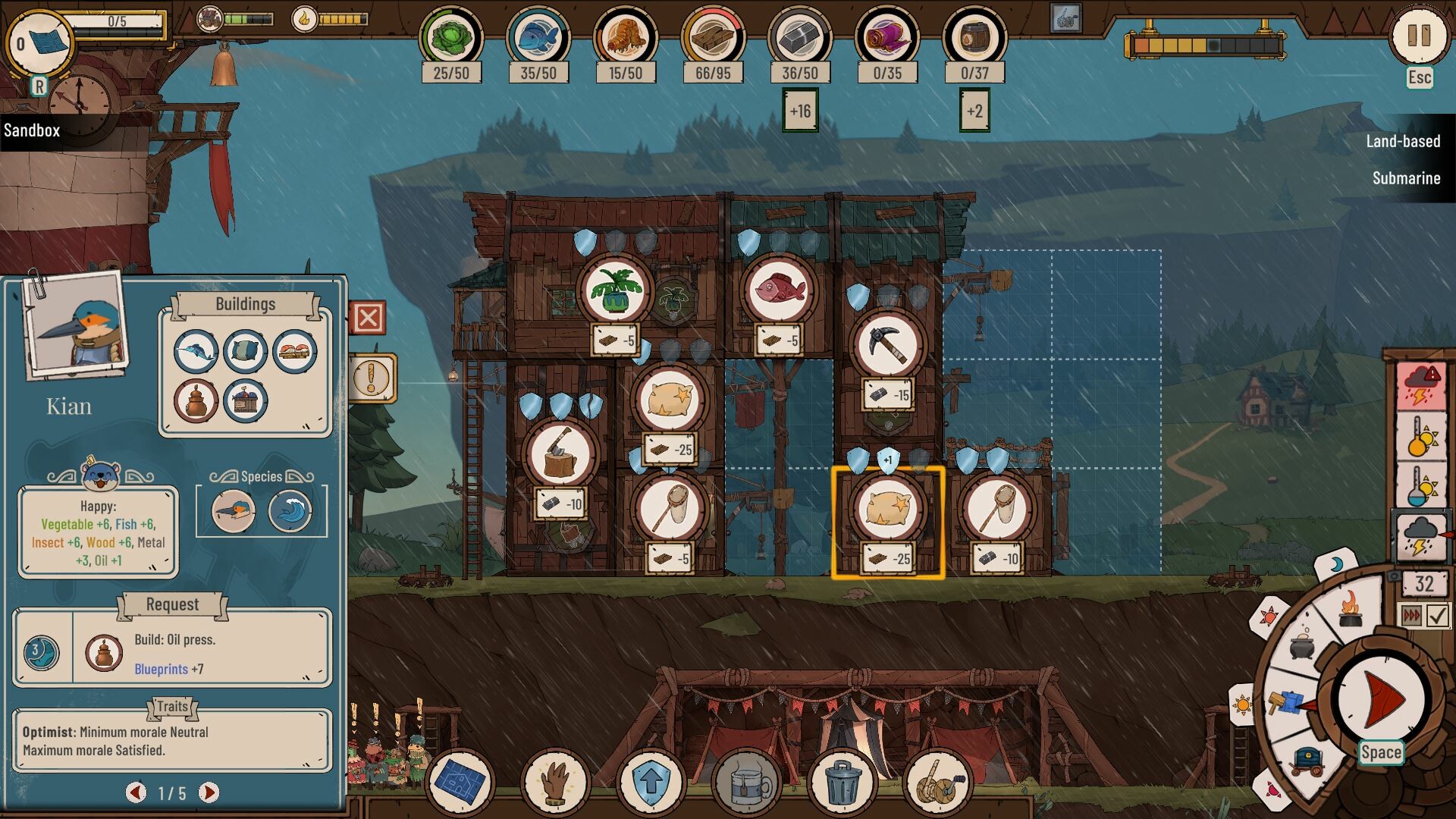Switch to the Submarine option
This screenshot has height=819, width=1456.
(x=1406, y=178)
